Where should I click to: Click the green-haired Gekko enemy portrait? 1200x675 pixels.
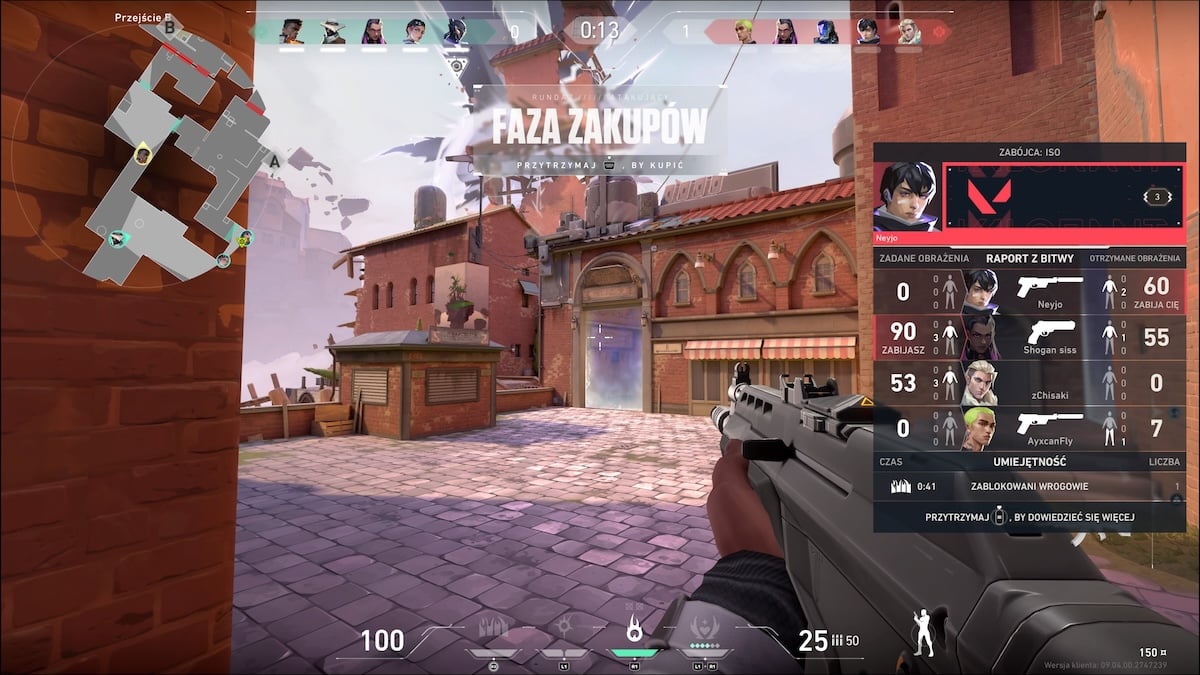coord(743,32)
